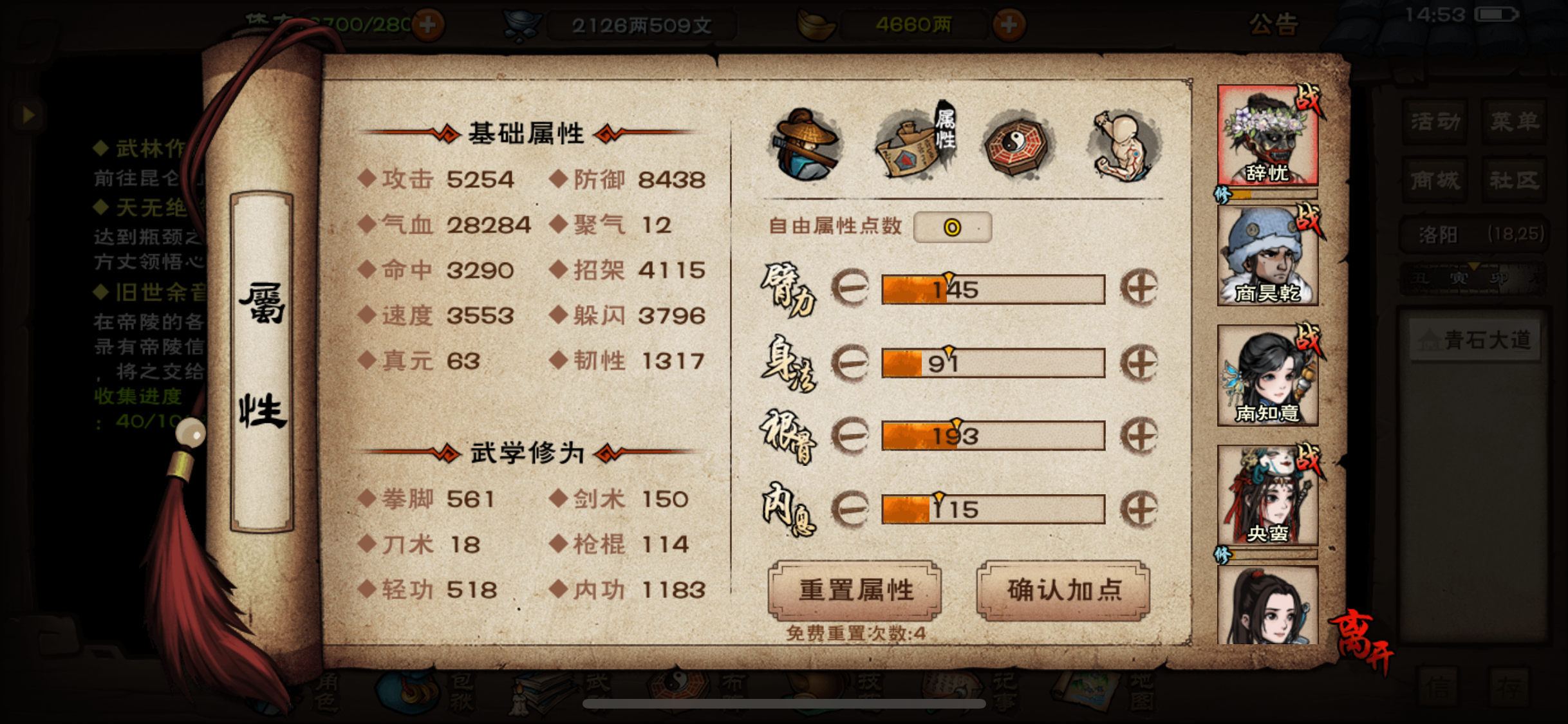Open the 地图 map scroll icon bottom right
Image resolution: width=1568 pixels, height=724 pixels.
tap(1088, 689)
